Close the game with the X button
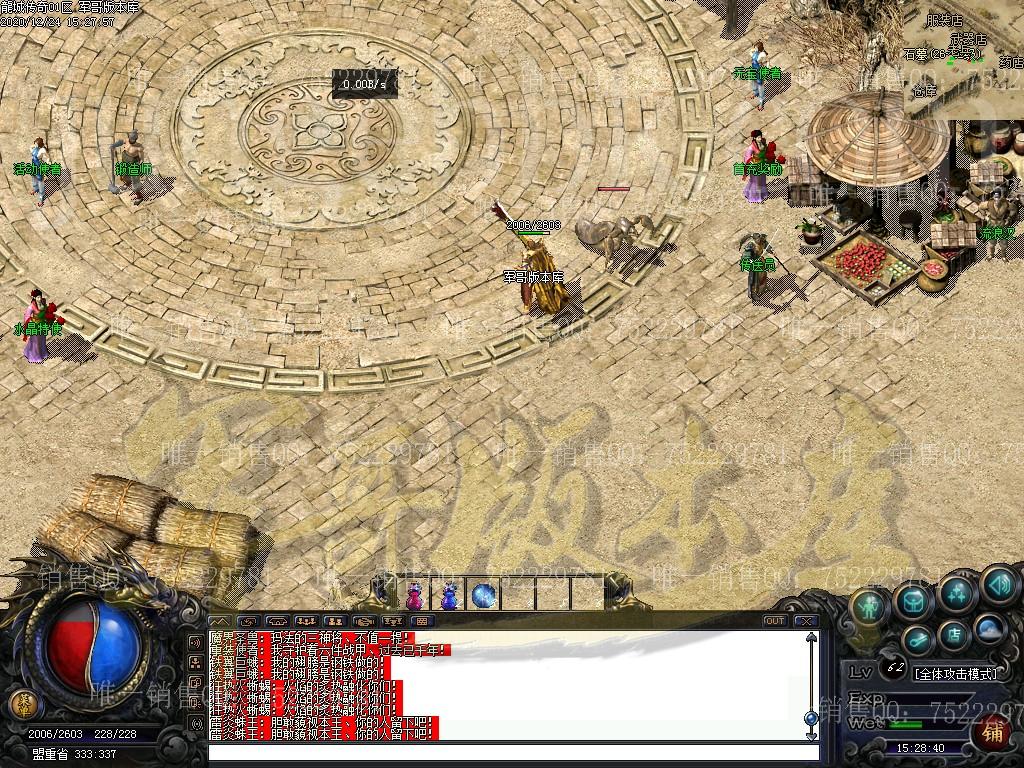The image size is (1024, 768). tap(808, 621)
